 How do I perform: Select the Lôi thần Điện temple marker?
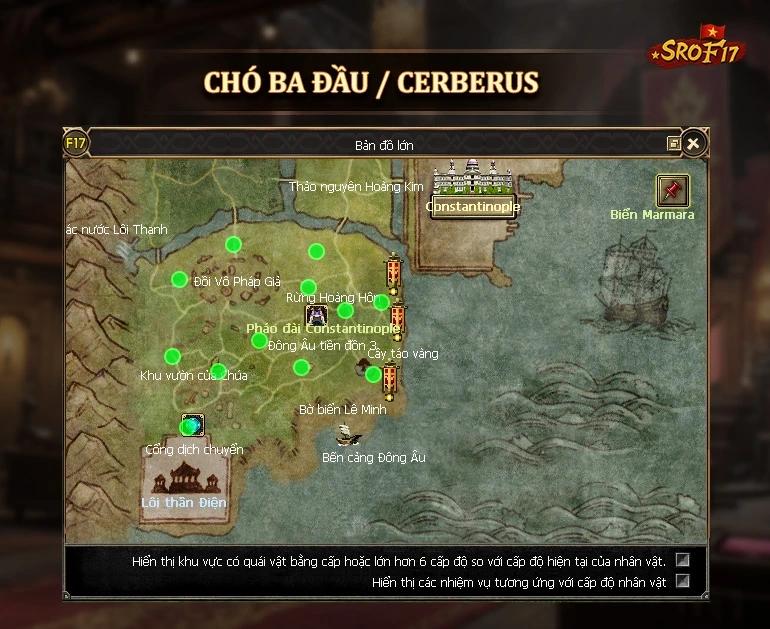point(183,476)
